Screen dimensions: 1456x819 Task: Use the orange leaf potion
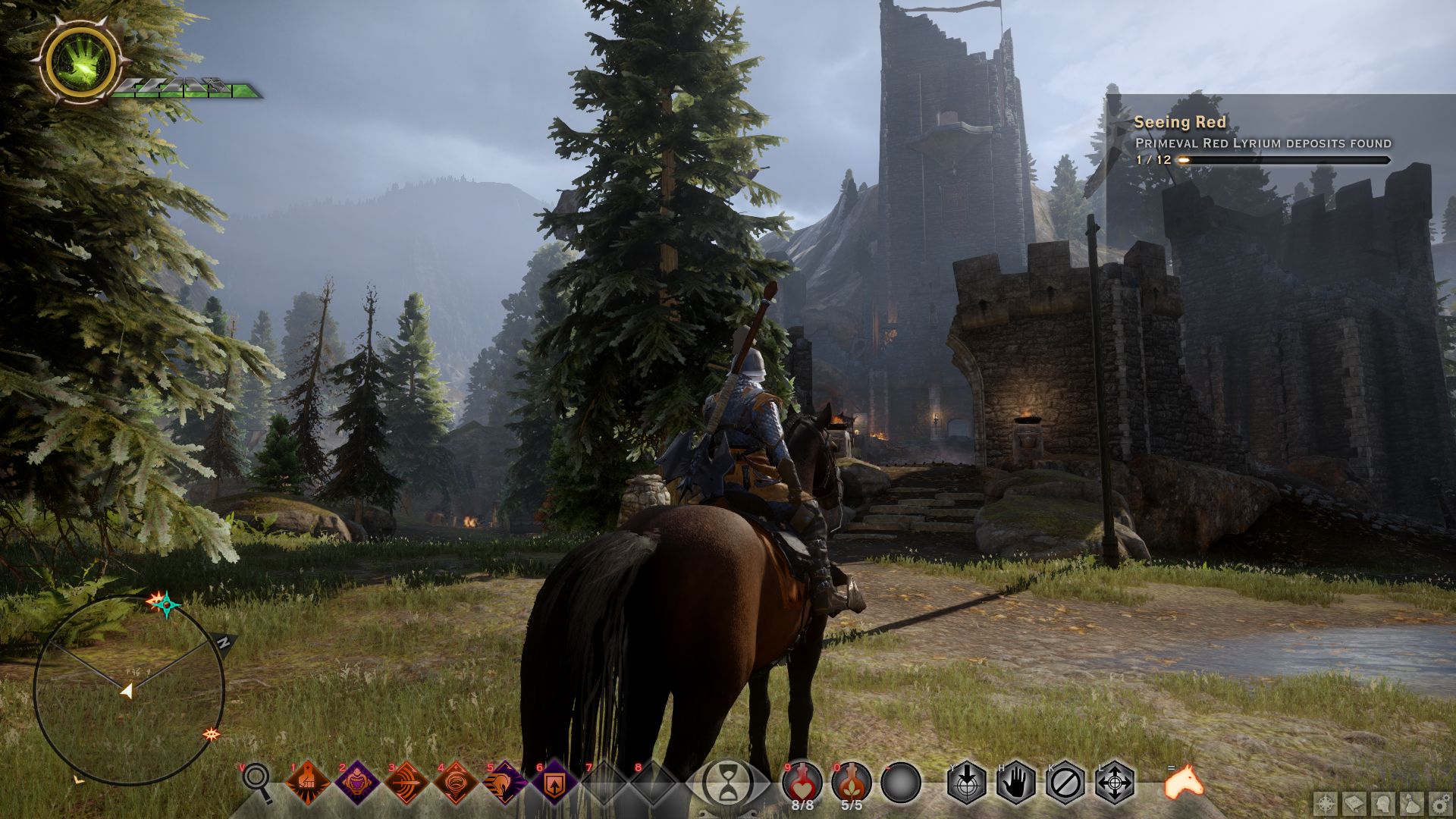pos(852,781)
